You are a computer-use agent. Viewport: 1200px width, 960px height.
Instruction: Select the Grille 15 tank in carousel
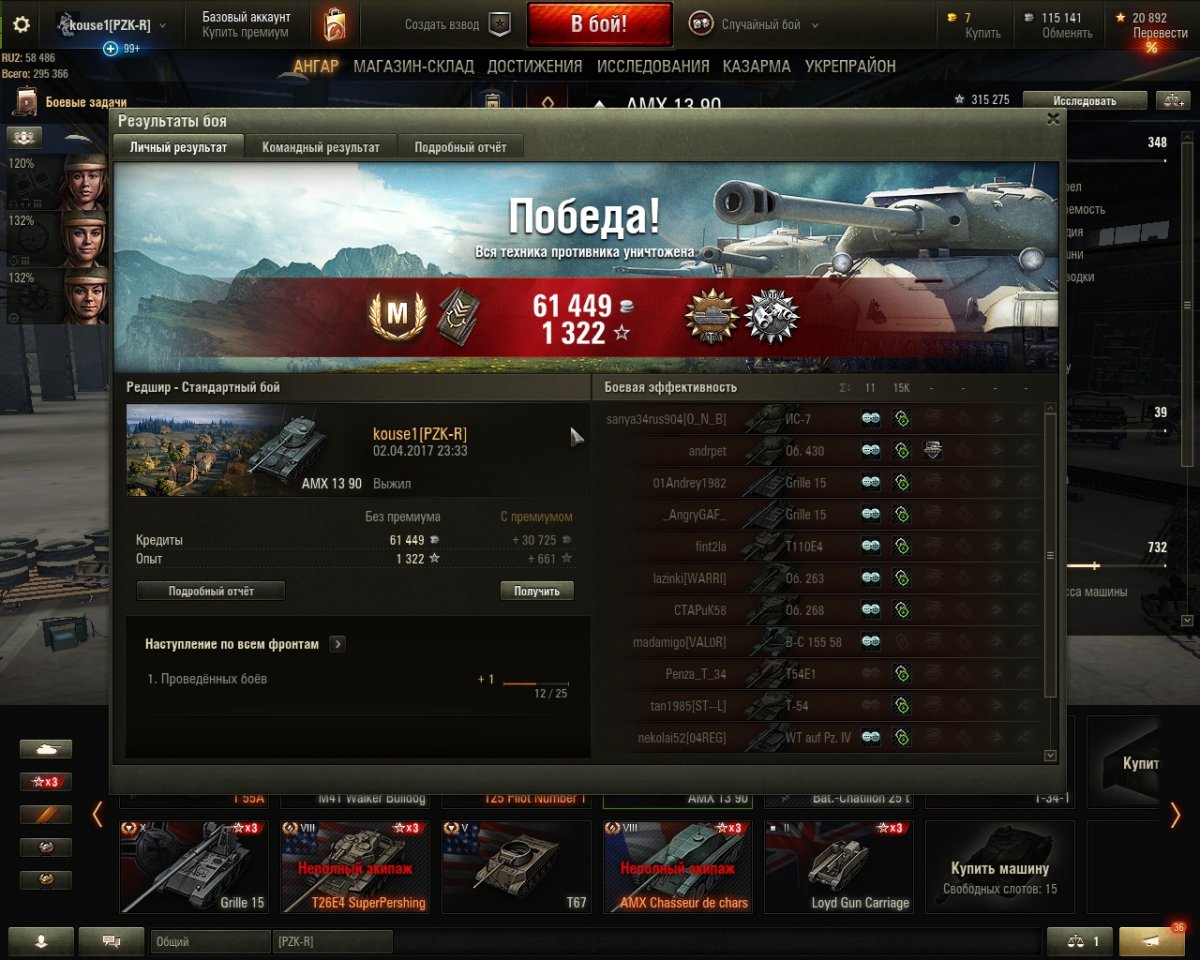[x=194, y=867]
